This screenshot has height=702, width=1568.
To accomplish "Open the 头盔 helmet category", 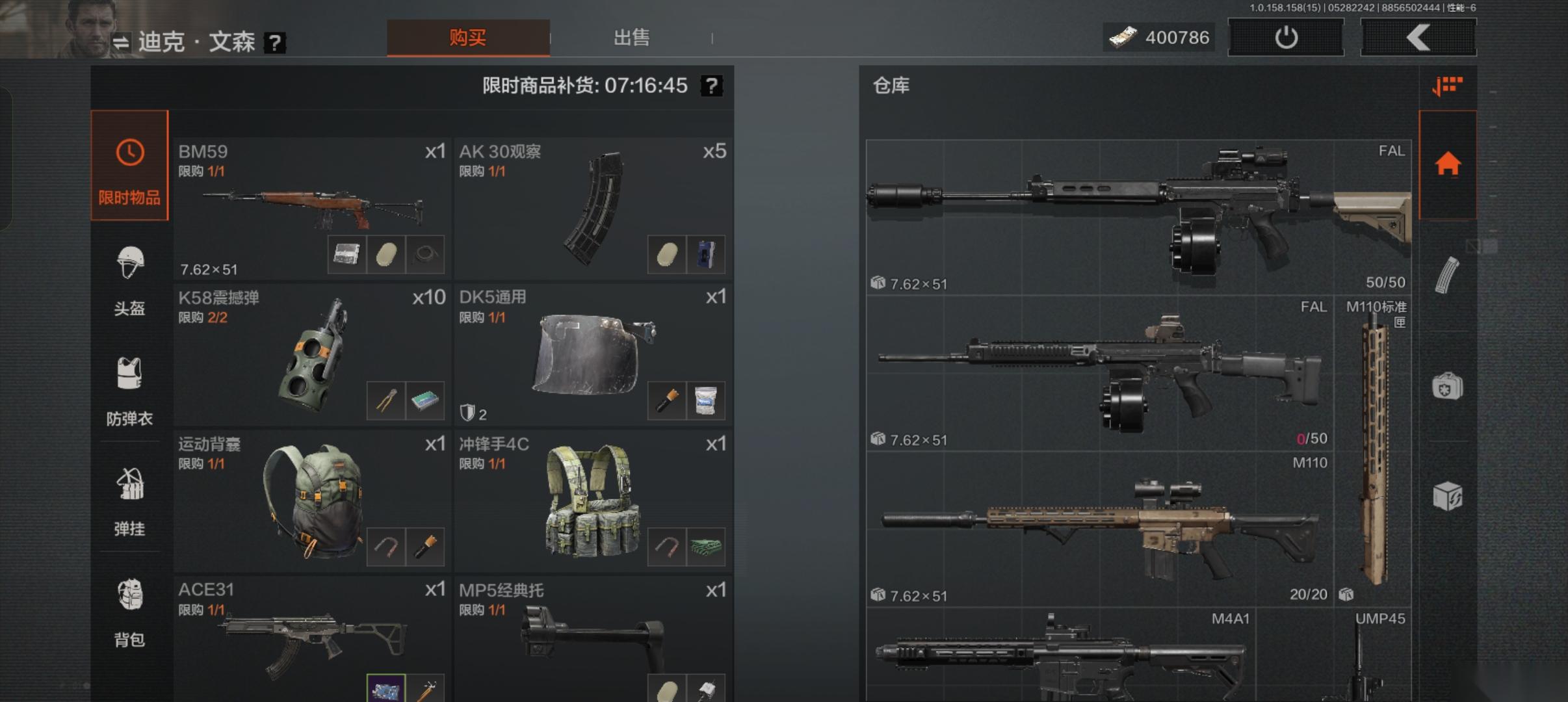I will (129, 280).
